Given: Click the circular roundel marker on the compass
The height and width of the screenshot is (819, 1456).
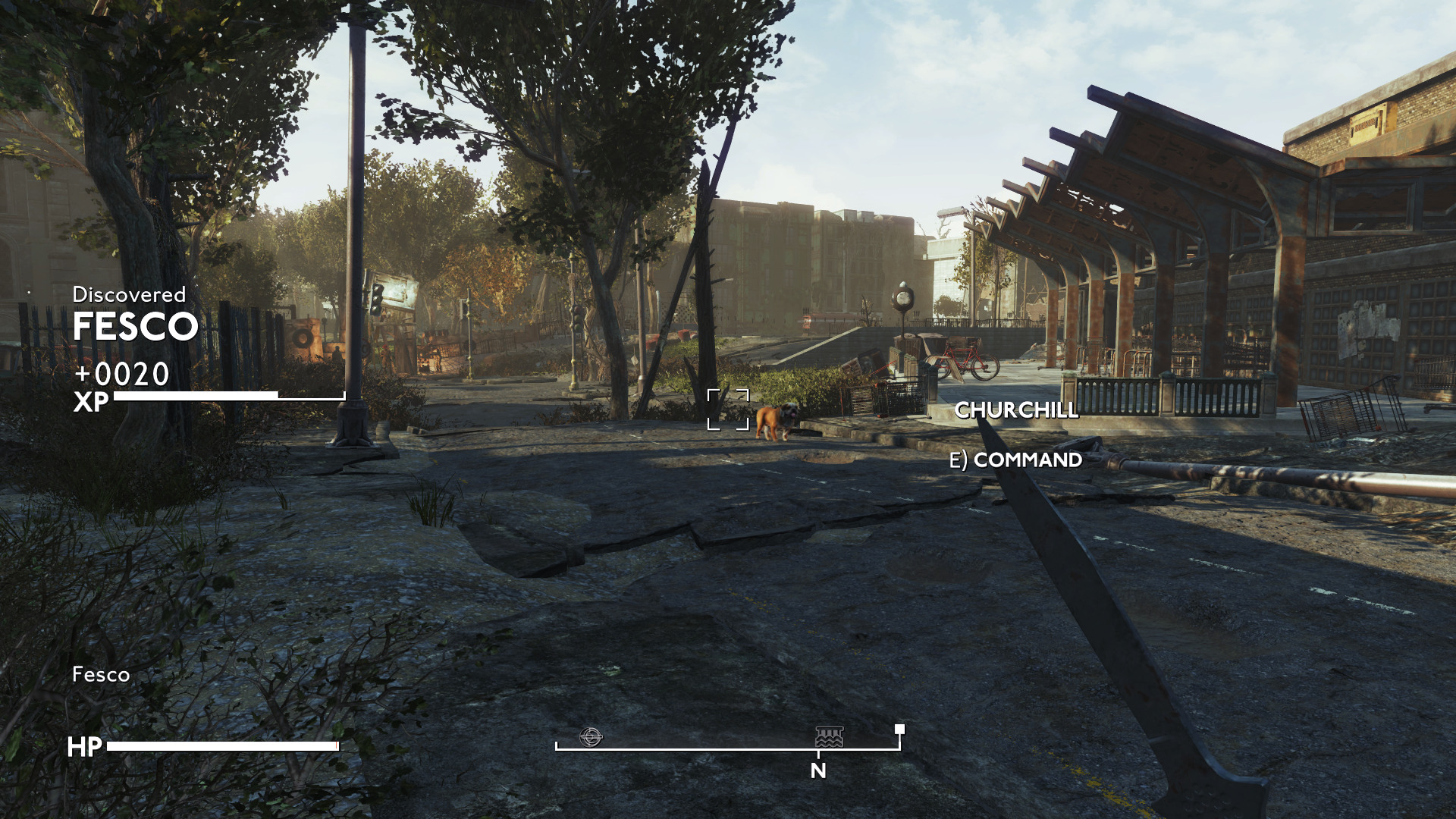Looking at the screenshot, I should pos(591,736).
